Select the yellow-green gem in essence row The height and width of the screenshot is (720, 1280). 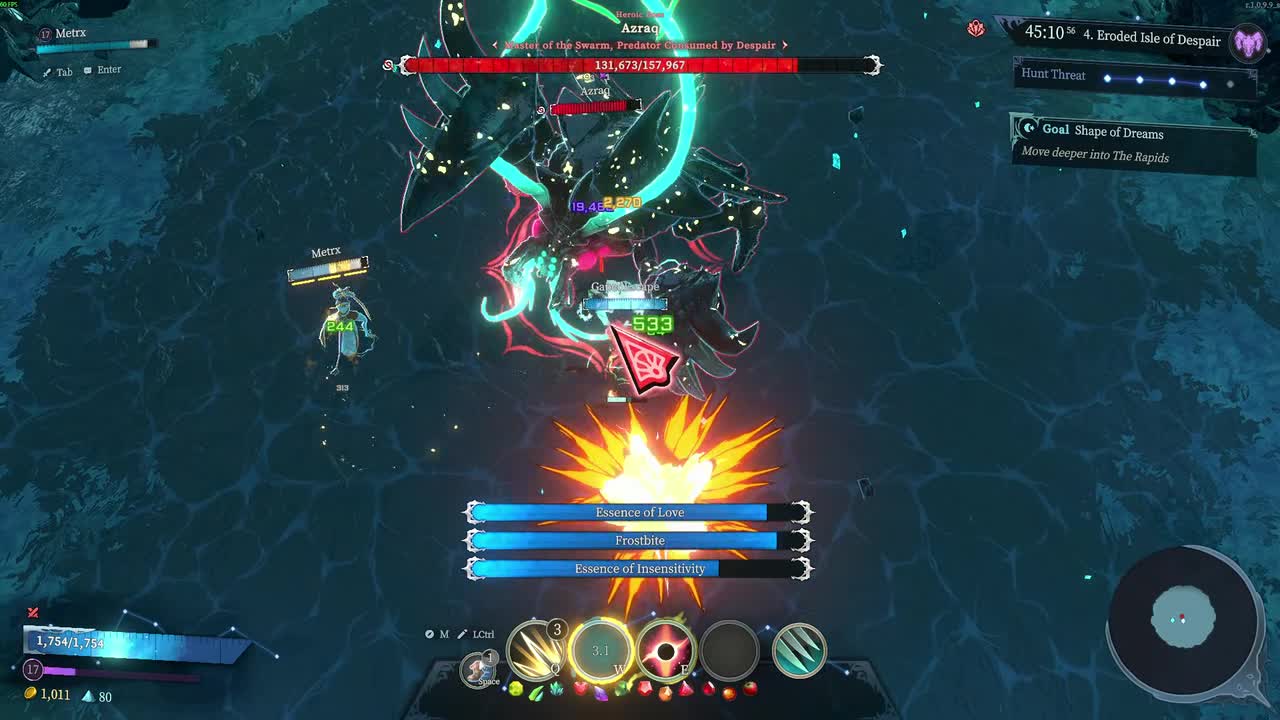click(516, 689)
